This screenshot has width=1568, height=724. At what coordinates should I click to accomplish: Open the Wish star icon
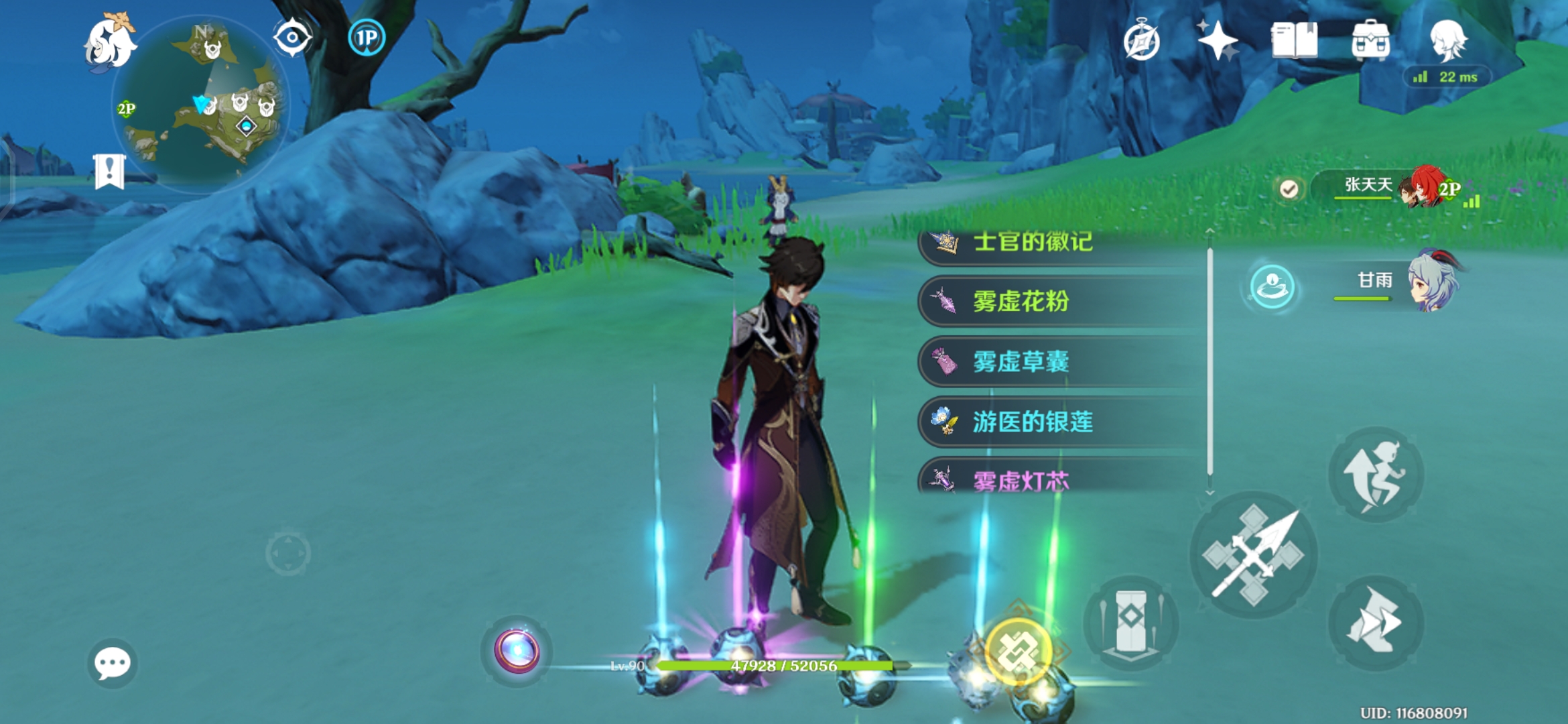tap(1218, 40)
